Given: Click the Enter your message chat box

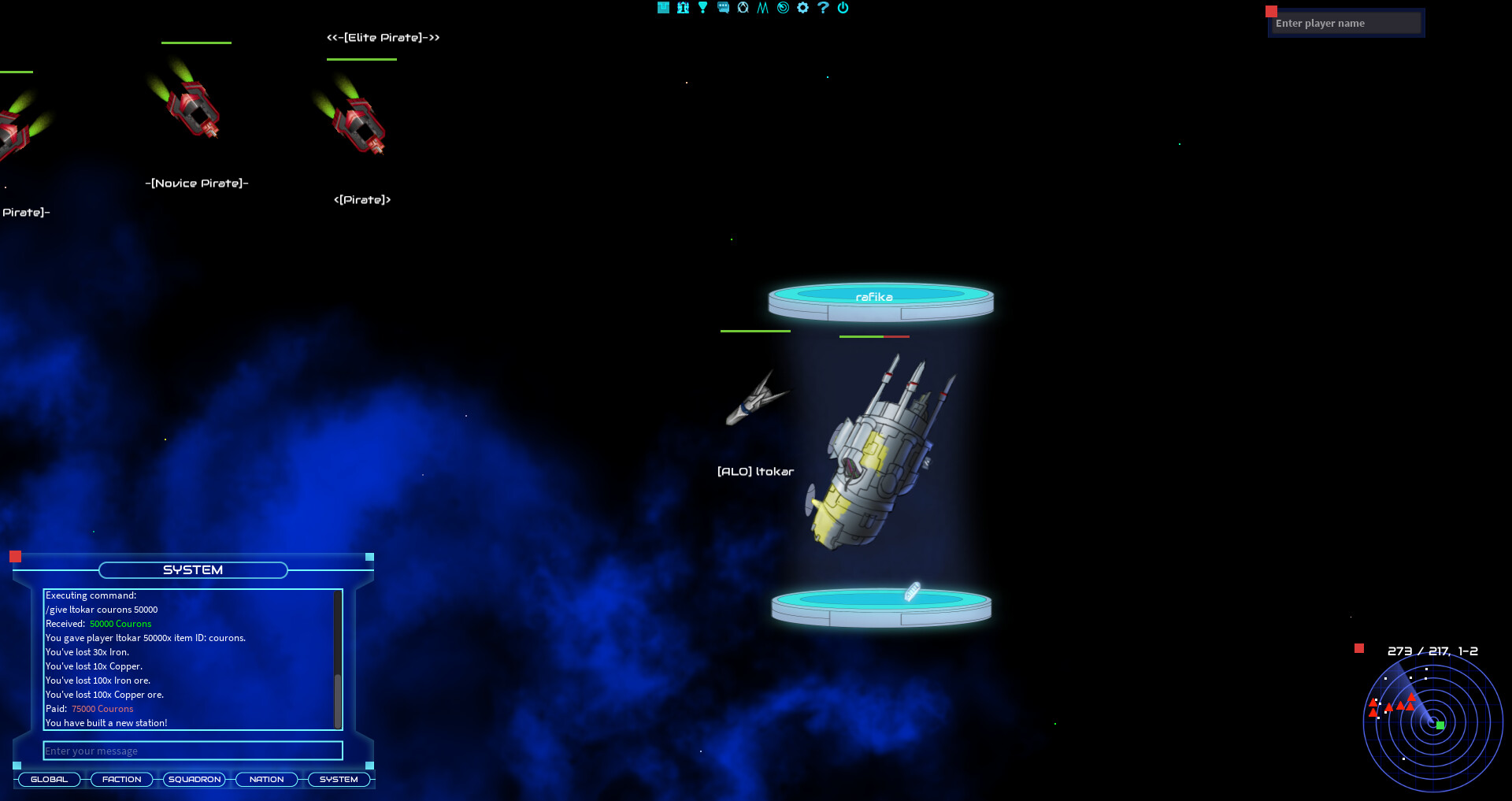Looking at the screenshot, I should (x=192, y=751).
